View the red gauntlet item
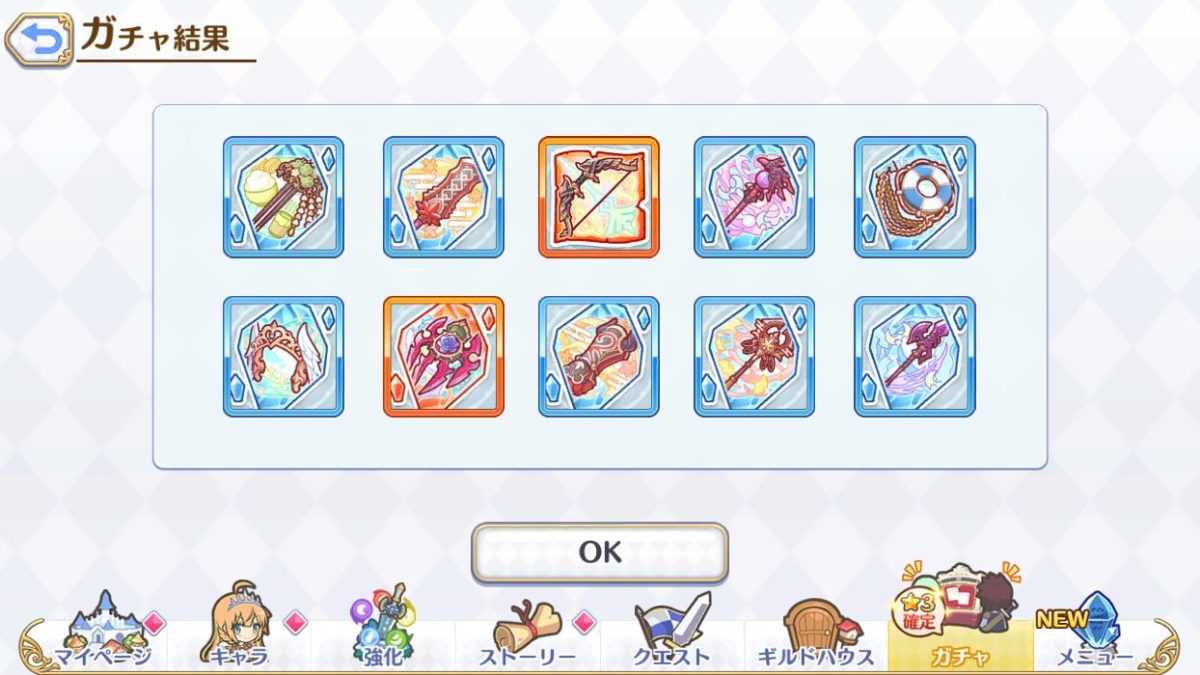The height and width of the screenshot is (675, 1200). pyautogui.click(x=599, y=357)
